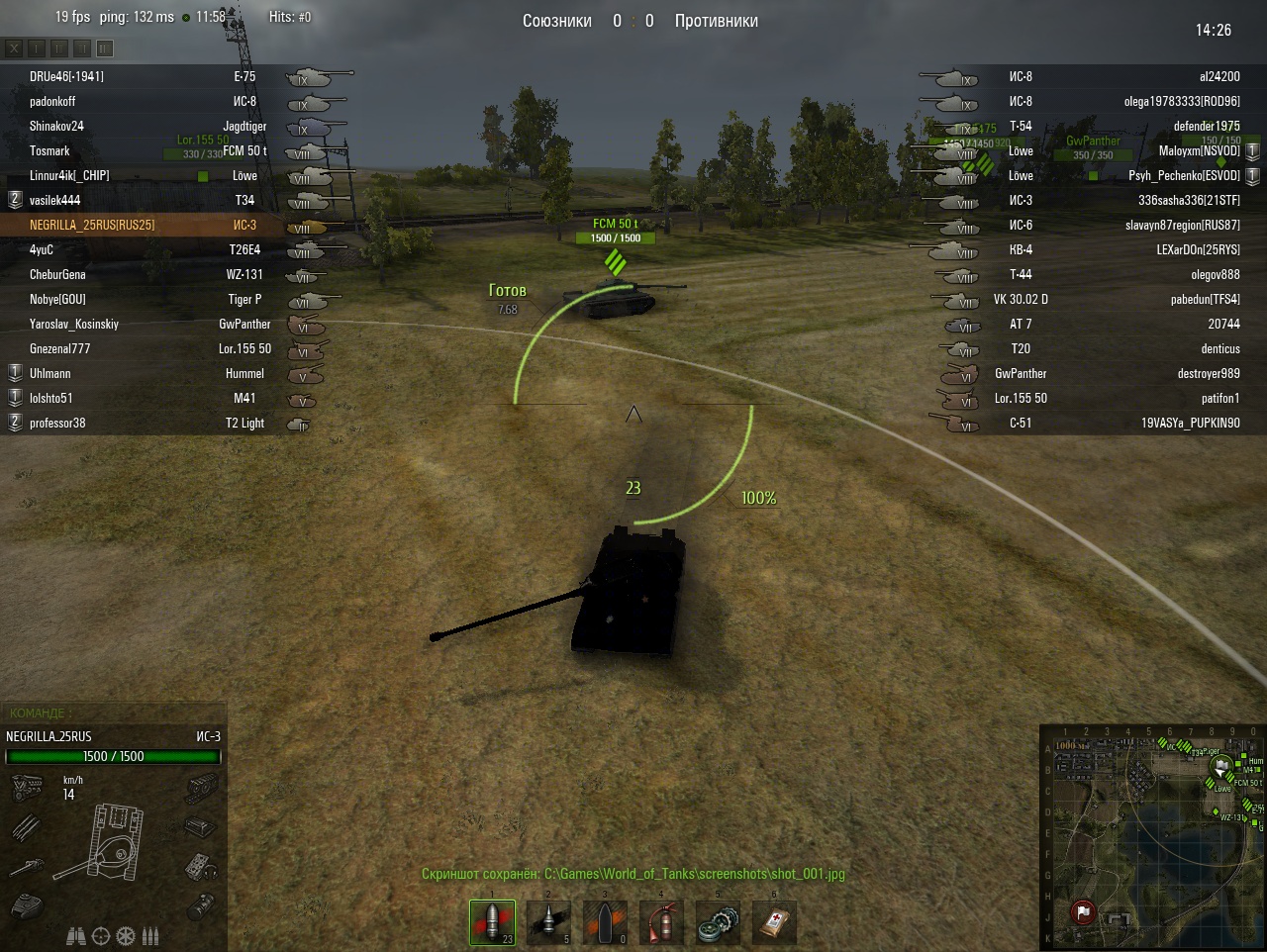Click the green allied base flag on minimap
1267x952 pixels.
[1223, 764]
